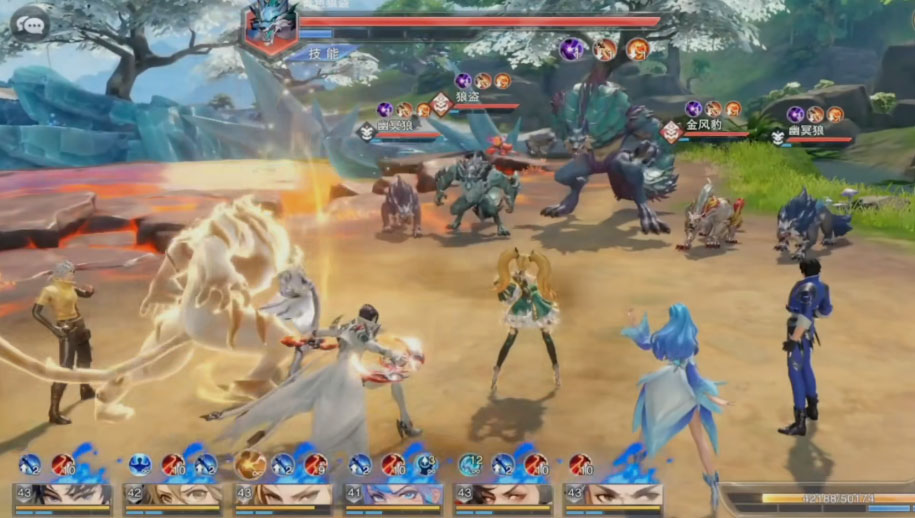Inspect the large purple orb boss buff
915x518 pixels.
pyautogui.click(x=572, y=48)
